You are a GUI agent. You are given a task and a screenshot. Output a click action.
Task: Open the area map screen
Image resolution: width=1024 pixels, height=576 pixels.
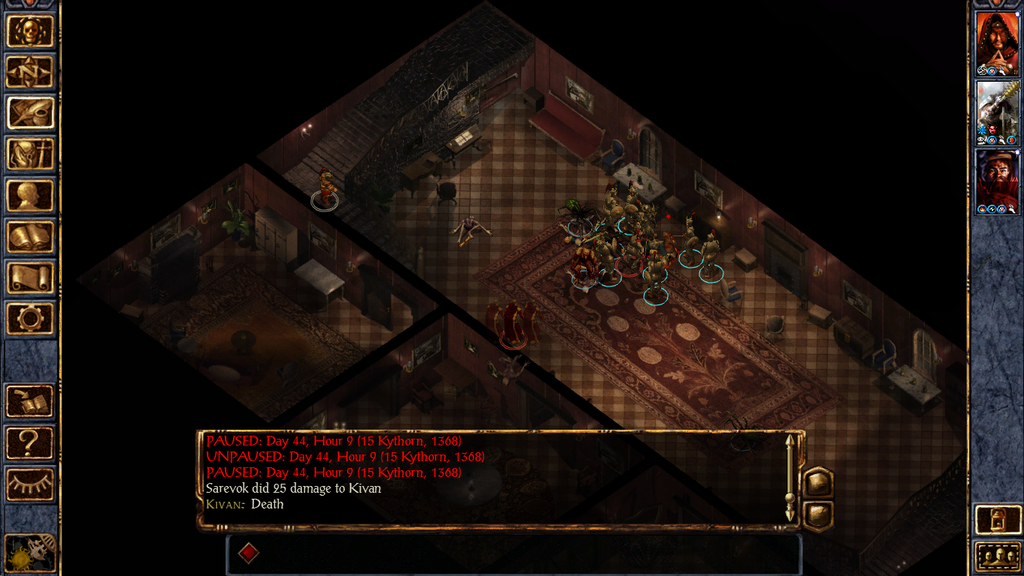coord(30,71)
